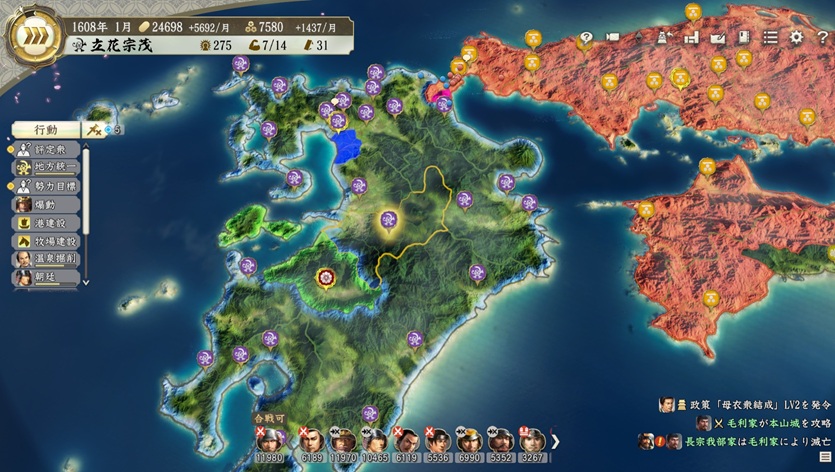The height and width of the screenshot is (472, 835).
Task: Select the 評定衆 council entry
Action: (46, 149)
